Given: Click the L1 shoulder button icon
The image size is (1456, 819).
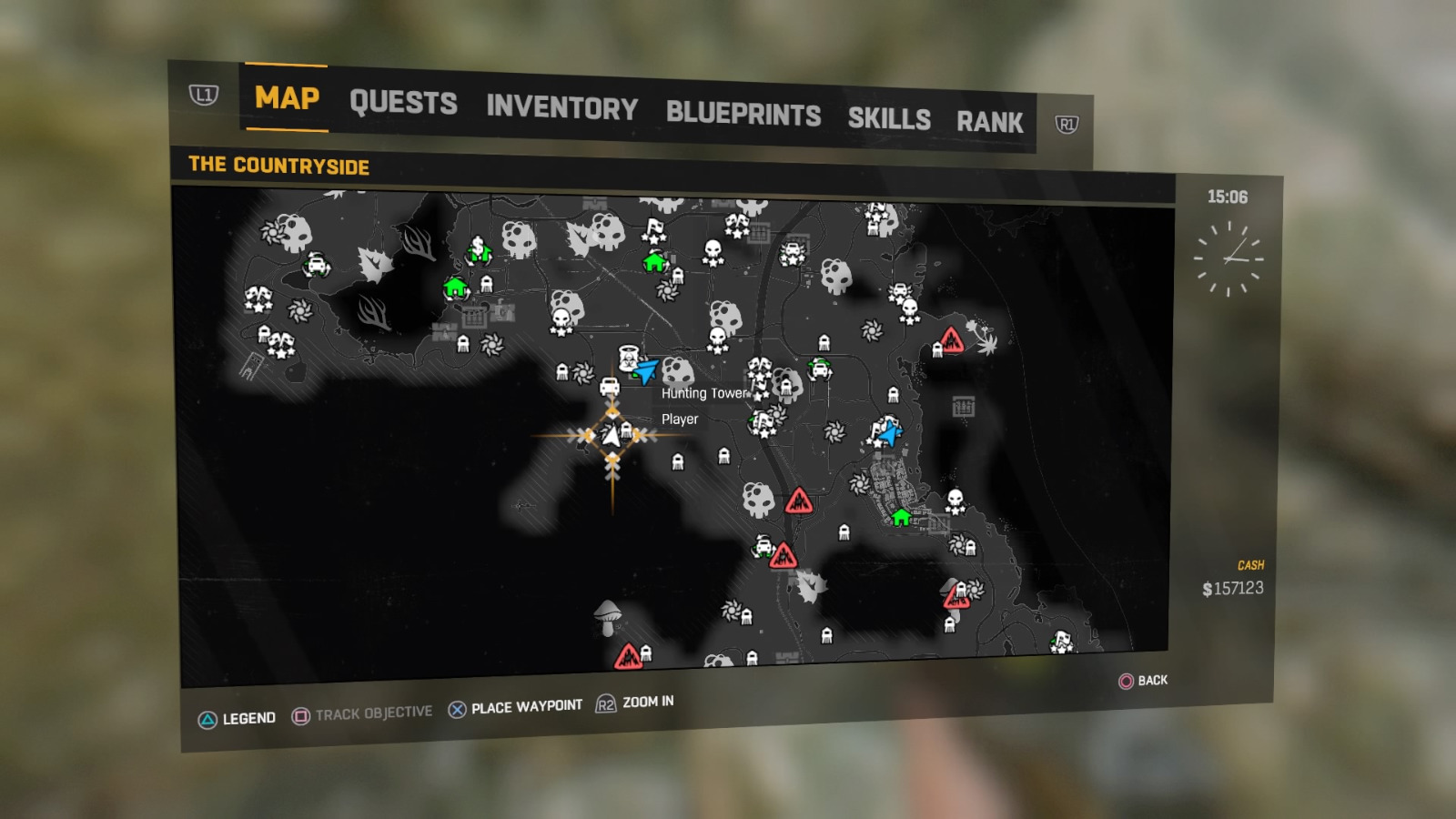Looking at the screenshot, I should [x=206, y=96].
